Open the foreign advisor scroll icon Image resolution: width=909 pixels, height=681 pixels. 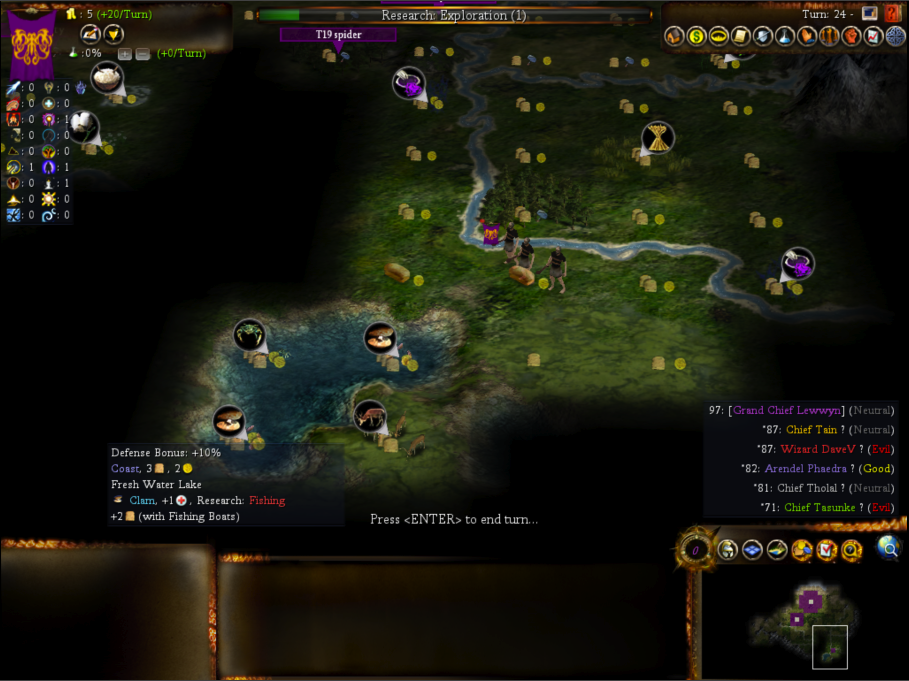(740, 37)
